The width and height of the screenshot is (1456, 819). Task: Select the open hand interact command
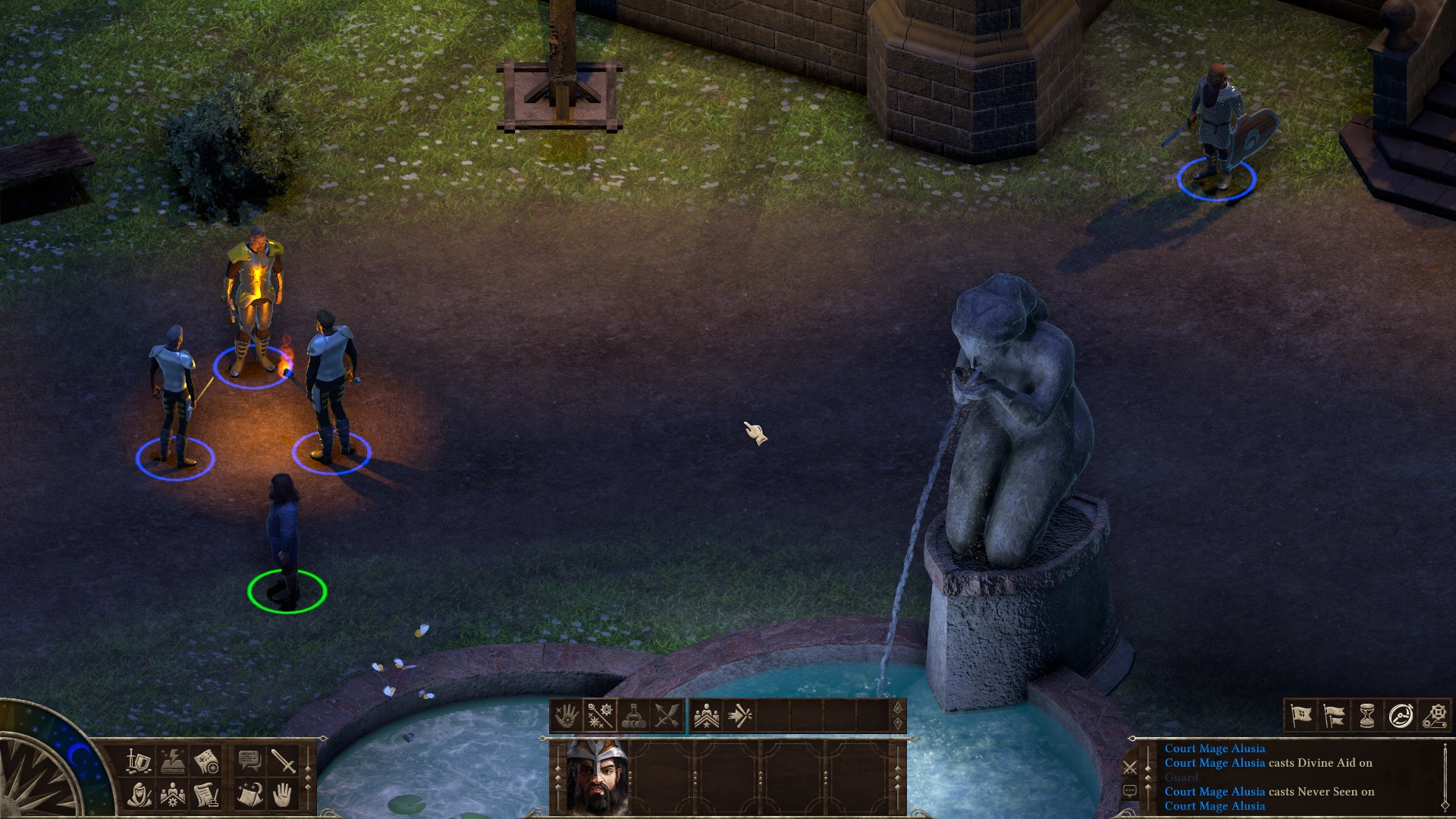click(283, 795)
